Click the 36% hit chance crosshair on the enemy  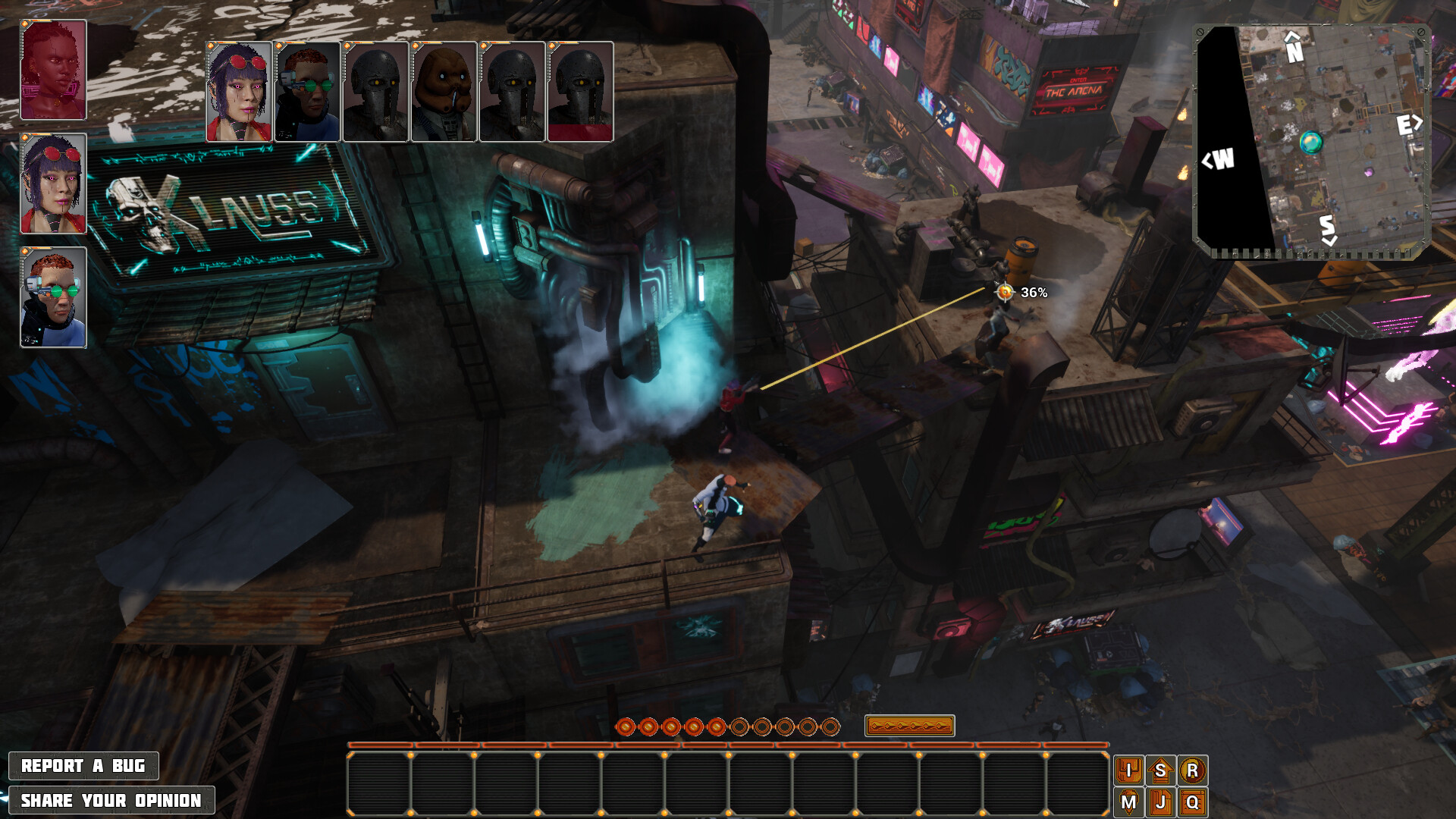(1005, 290)
